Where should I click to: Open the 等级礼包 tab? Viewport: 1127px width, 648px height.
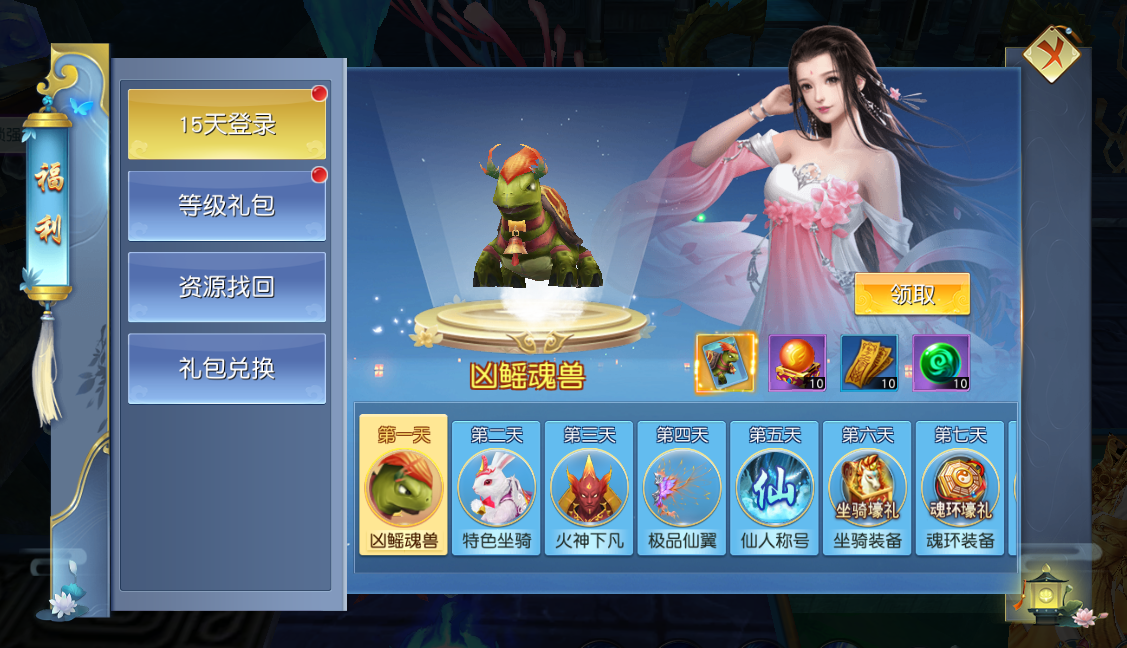pyautogui.click(x=227, y=206)
